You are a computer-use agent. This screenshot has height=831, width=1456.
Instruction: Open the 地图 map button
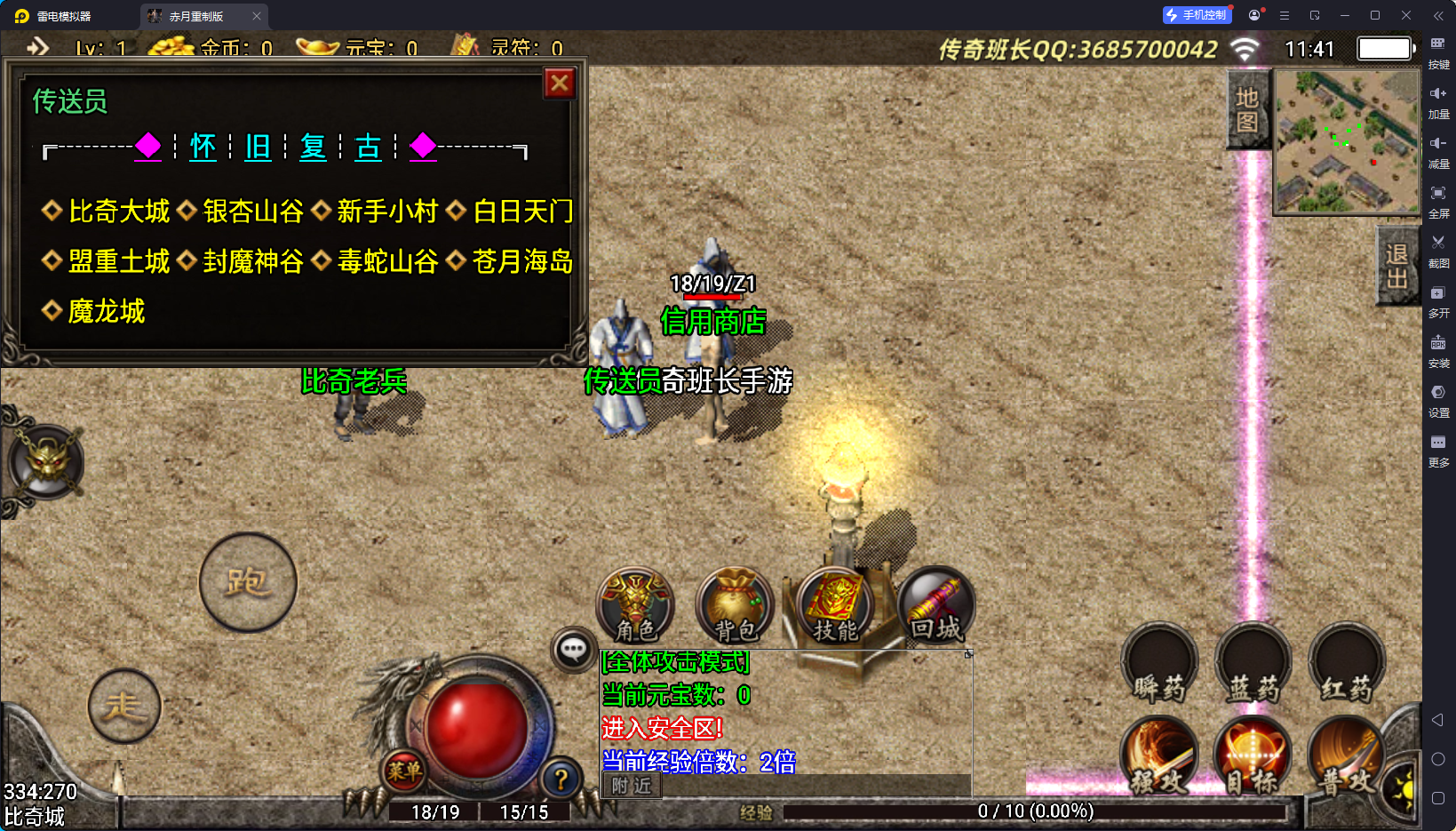(1247, 109)
